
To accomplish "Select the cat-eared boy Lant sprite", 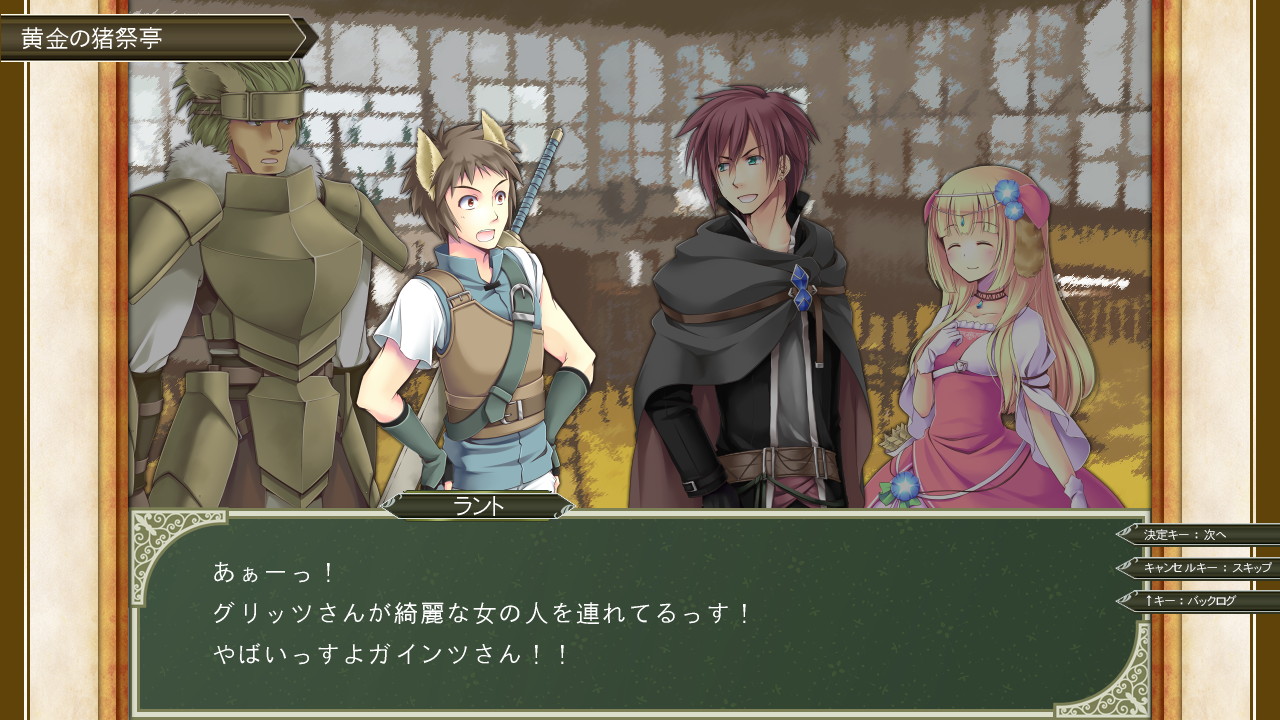I will click(x=480, y=300).
